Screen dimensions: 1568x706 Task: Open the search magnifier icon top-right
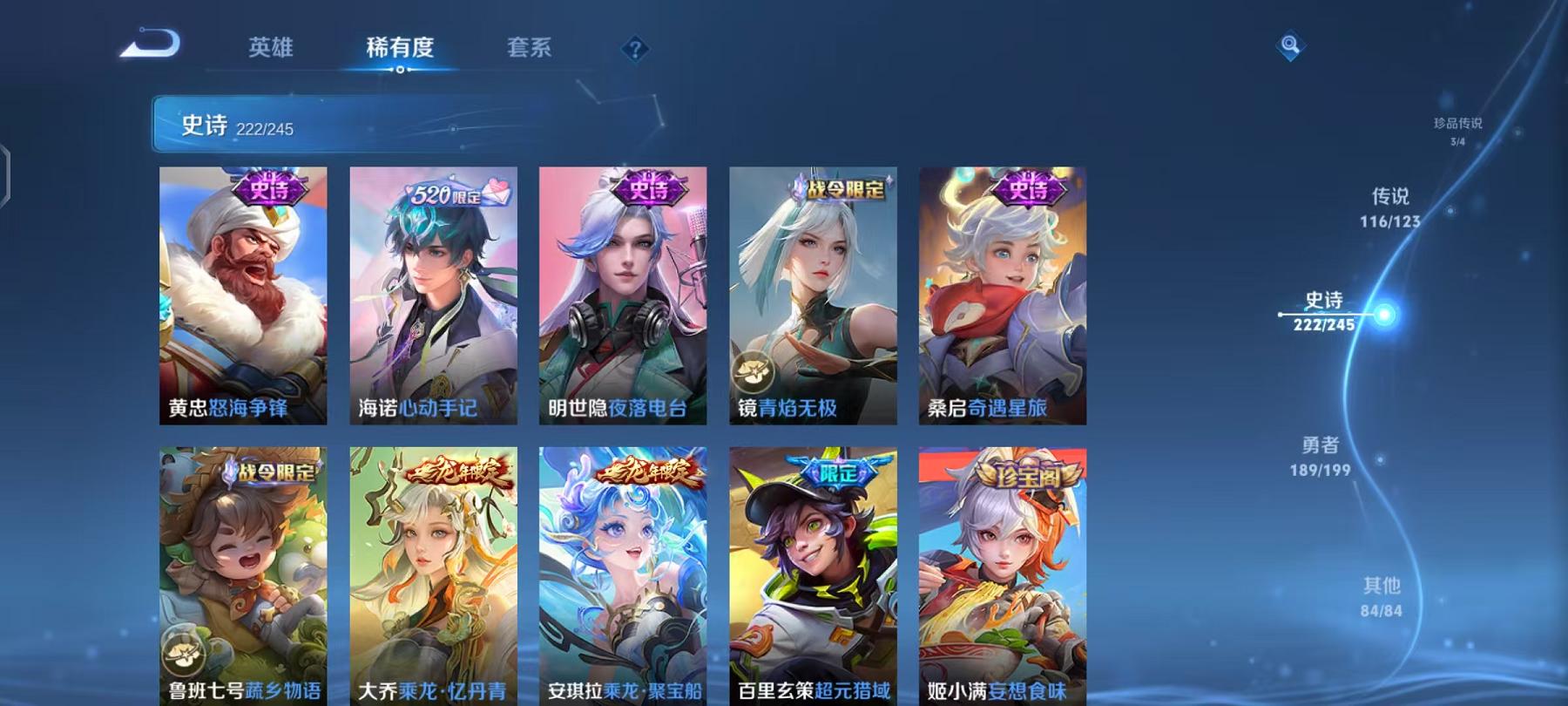1290,44
